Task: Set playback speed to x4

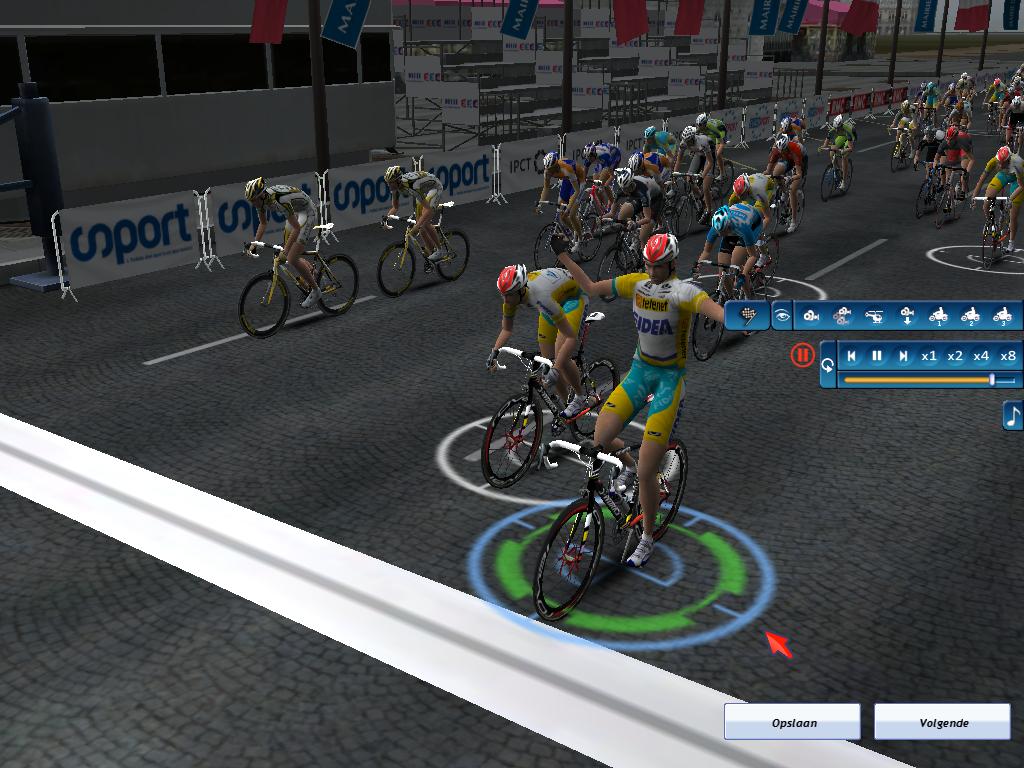Action: [981, 355]
